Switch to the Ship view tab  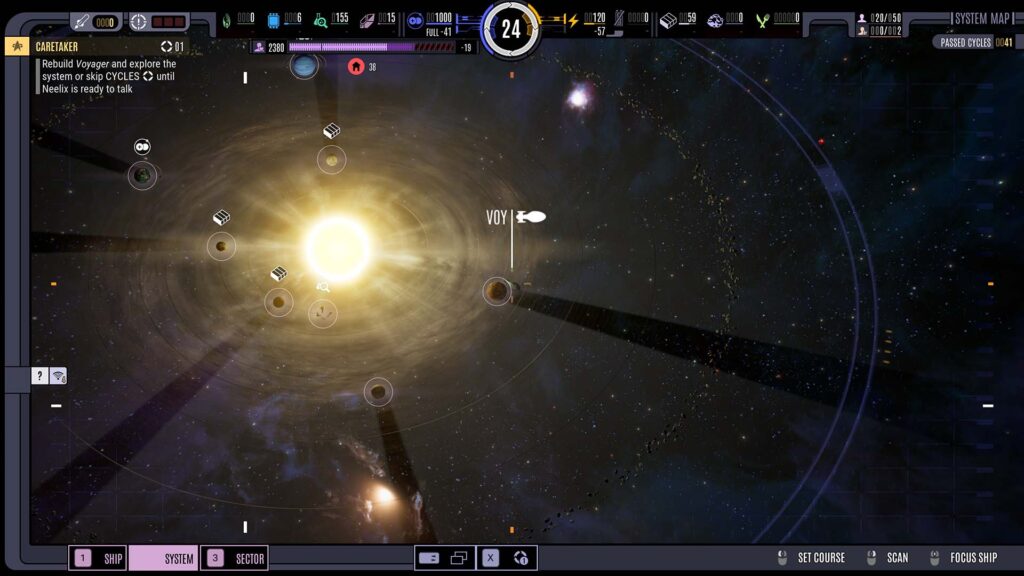pos(98,558)
